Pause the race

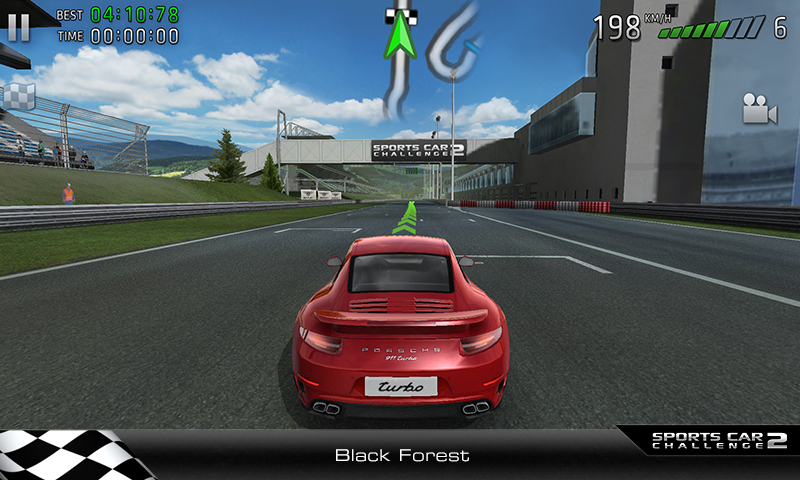coord(18,26)
